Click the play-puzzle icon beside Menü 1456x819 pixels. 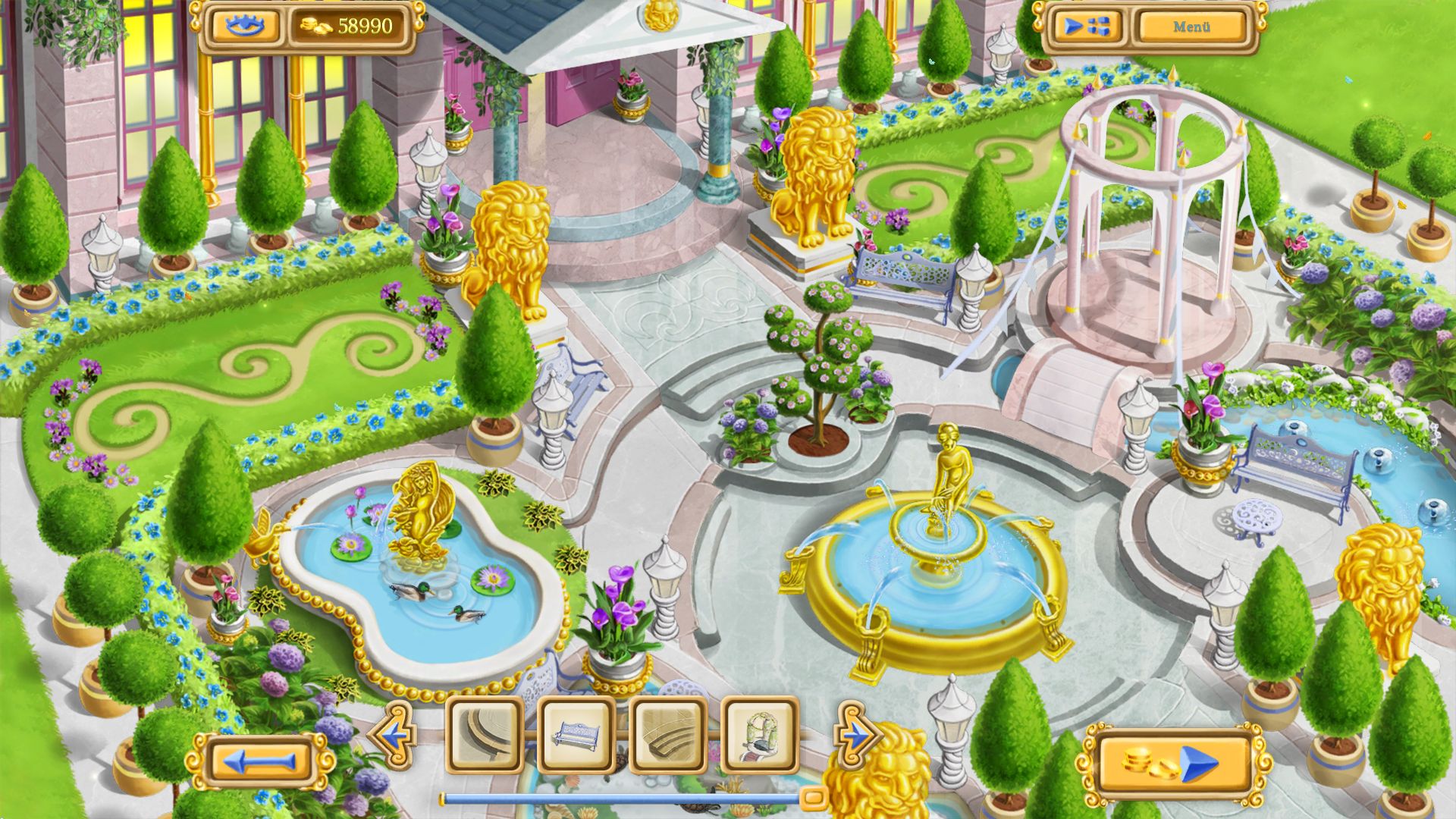pos(1087,27)
